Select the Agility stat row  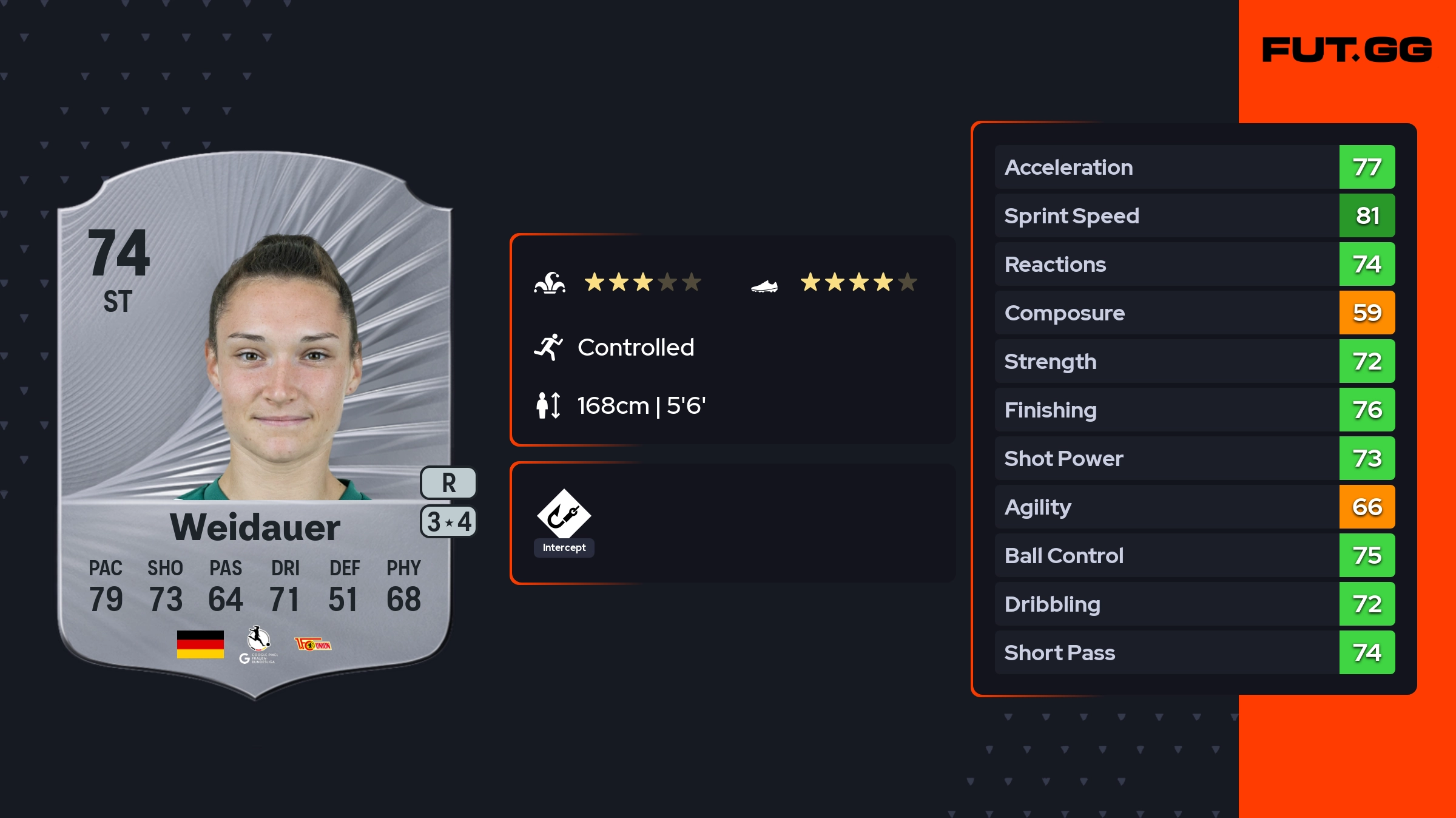1194,507
